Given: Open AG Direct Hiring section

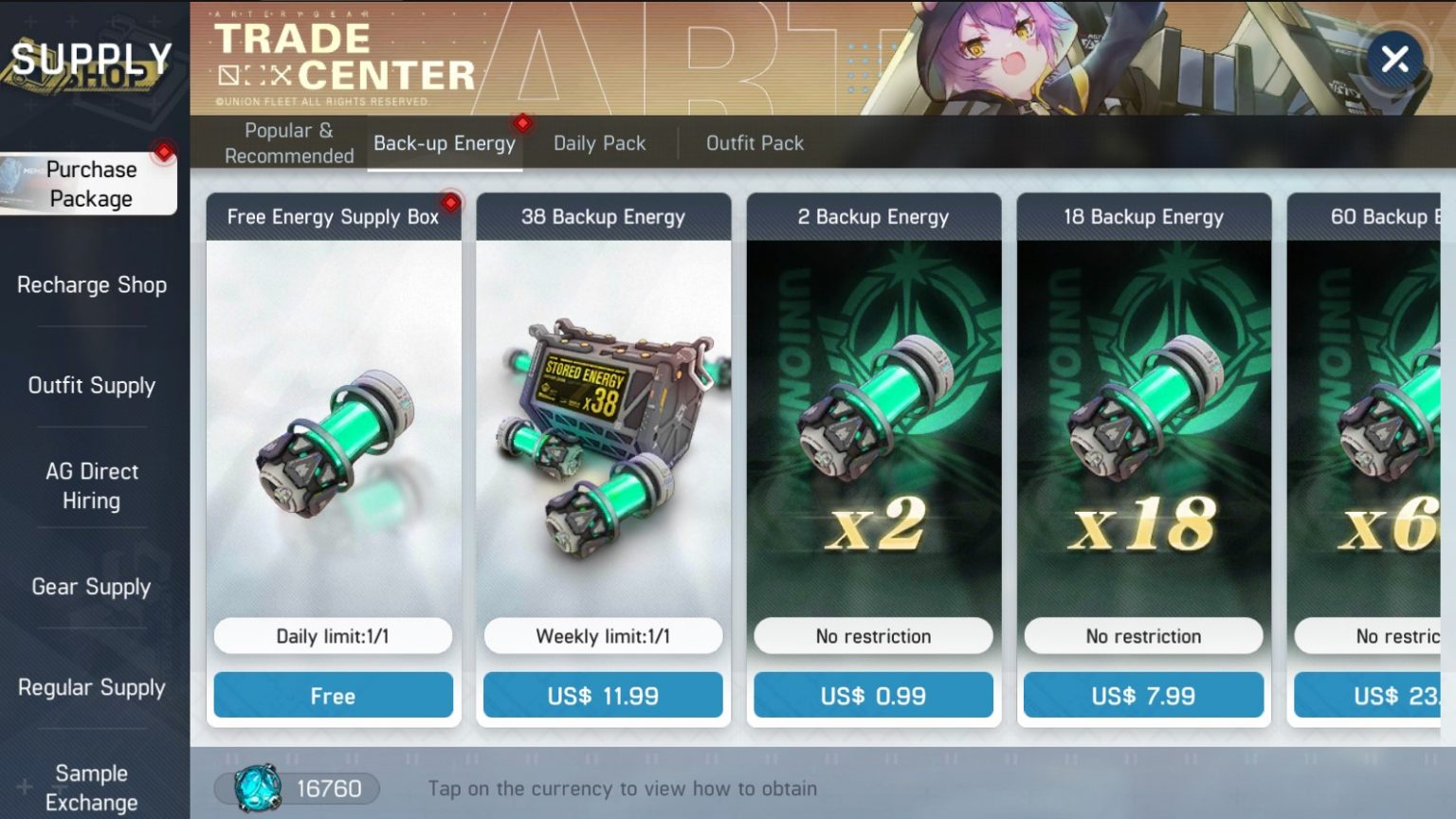Looking at the screenshot, I should (x=91, y=485).
